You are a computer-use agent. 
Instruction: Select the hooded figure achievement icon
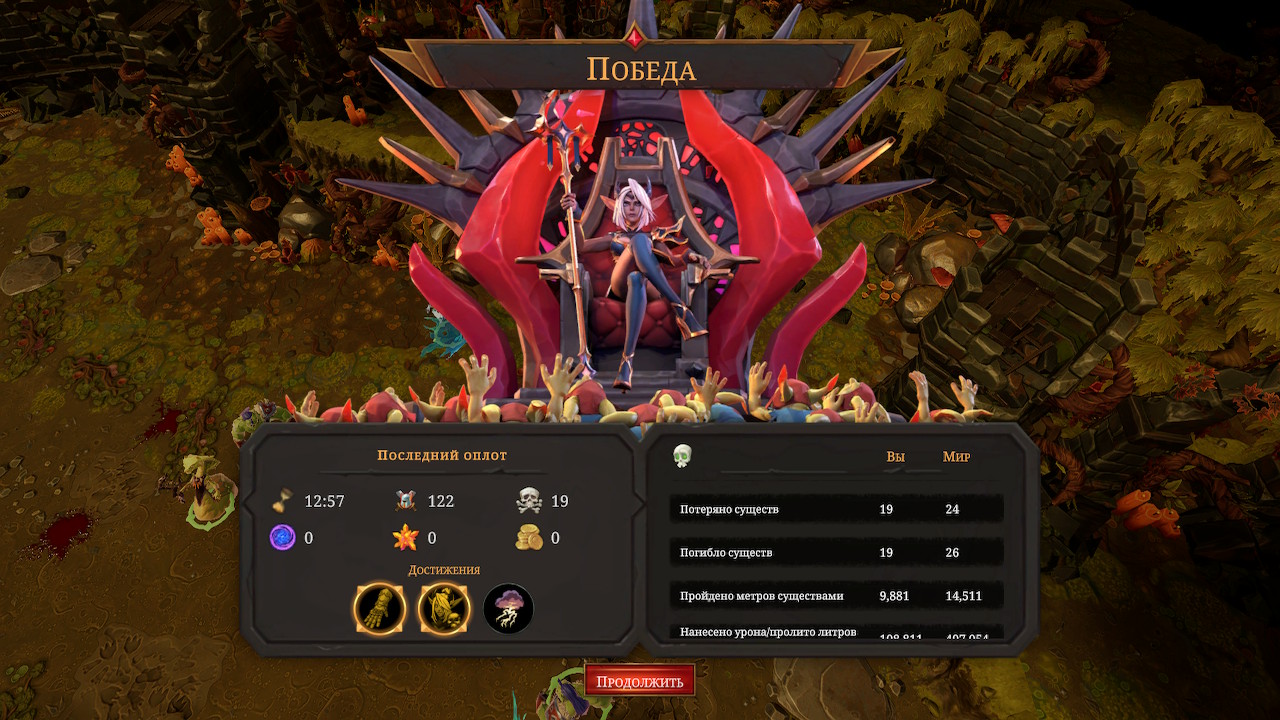point(444,609)
